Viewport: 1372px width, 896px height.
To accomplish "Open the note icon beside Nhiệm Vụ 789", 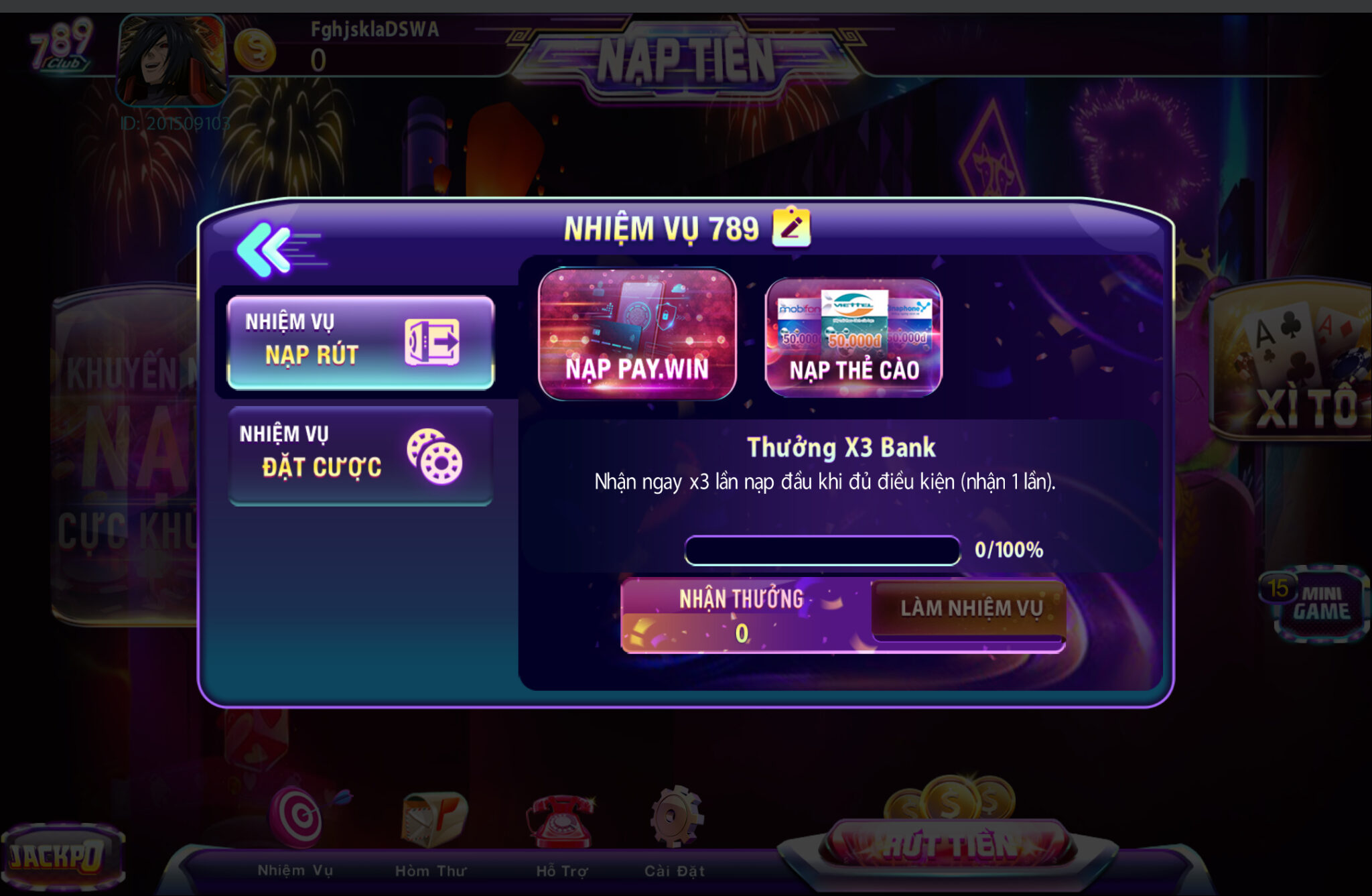I will [x=791, y=227].
